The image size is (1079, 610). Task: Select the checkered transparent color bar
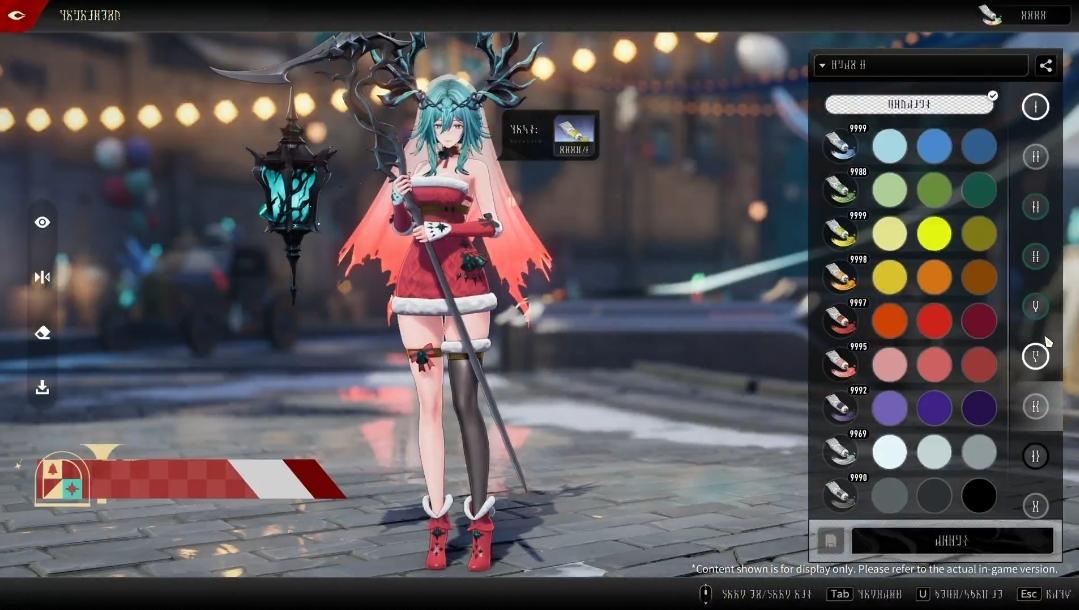click(909, 104)
